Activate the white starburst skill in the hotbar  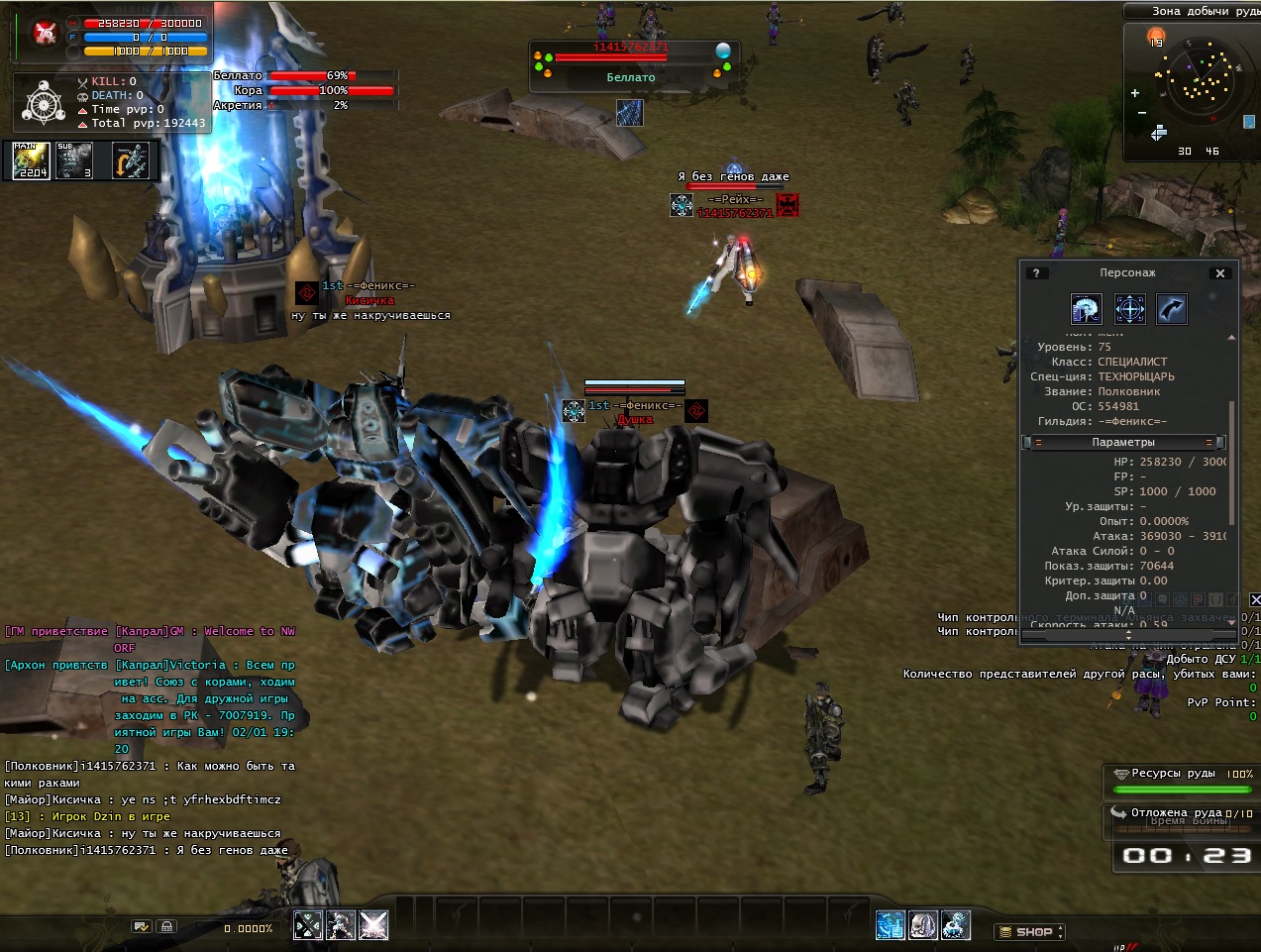(x=373, y=925)
